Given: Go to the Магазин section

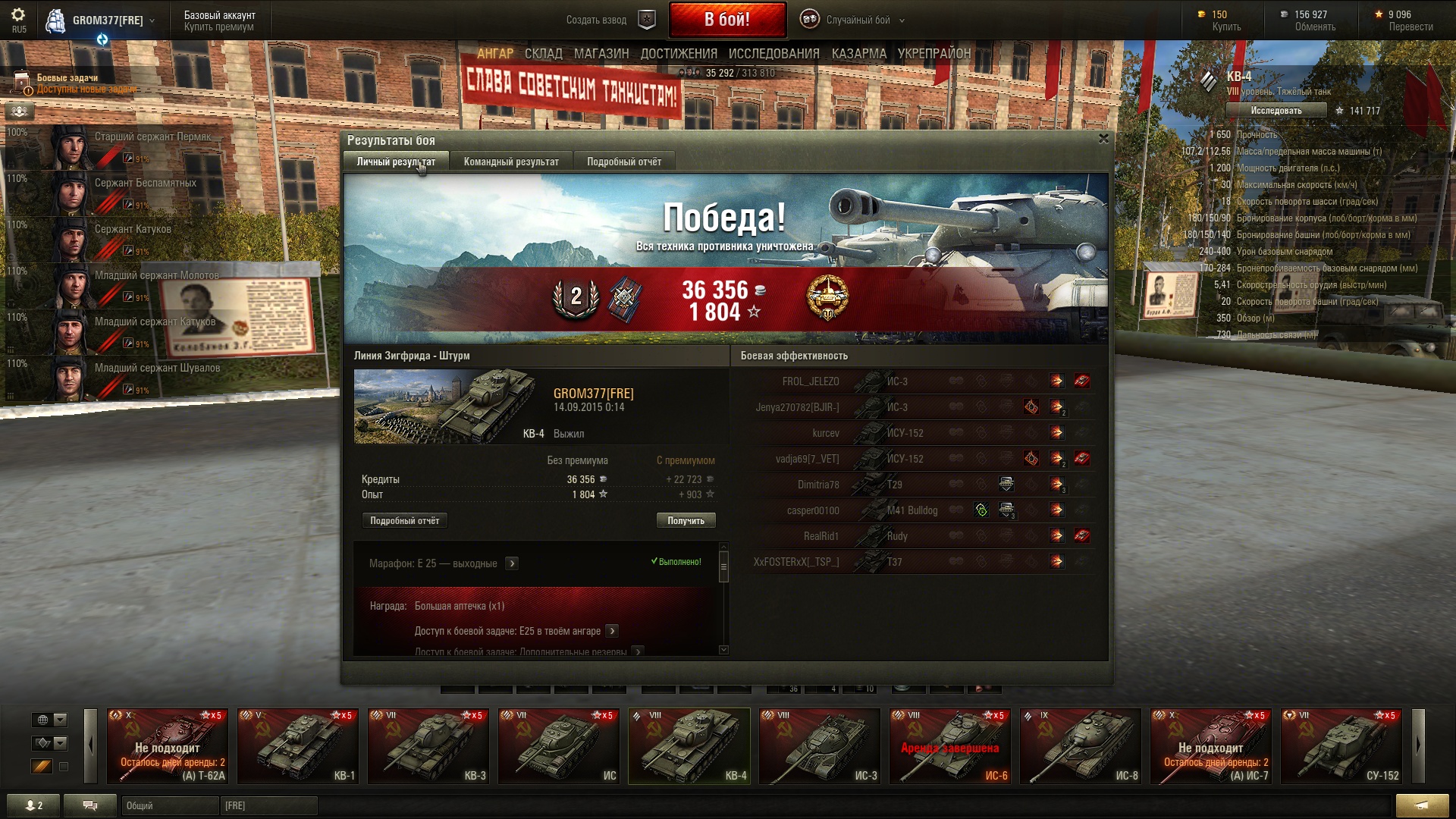Looking at the screenshot, I should point(601,54).
